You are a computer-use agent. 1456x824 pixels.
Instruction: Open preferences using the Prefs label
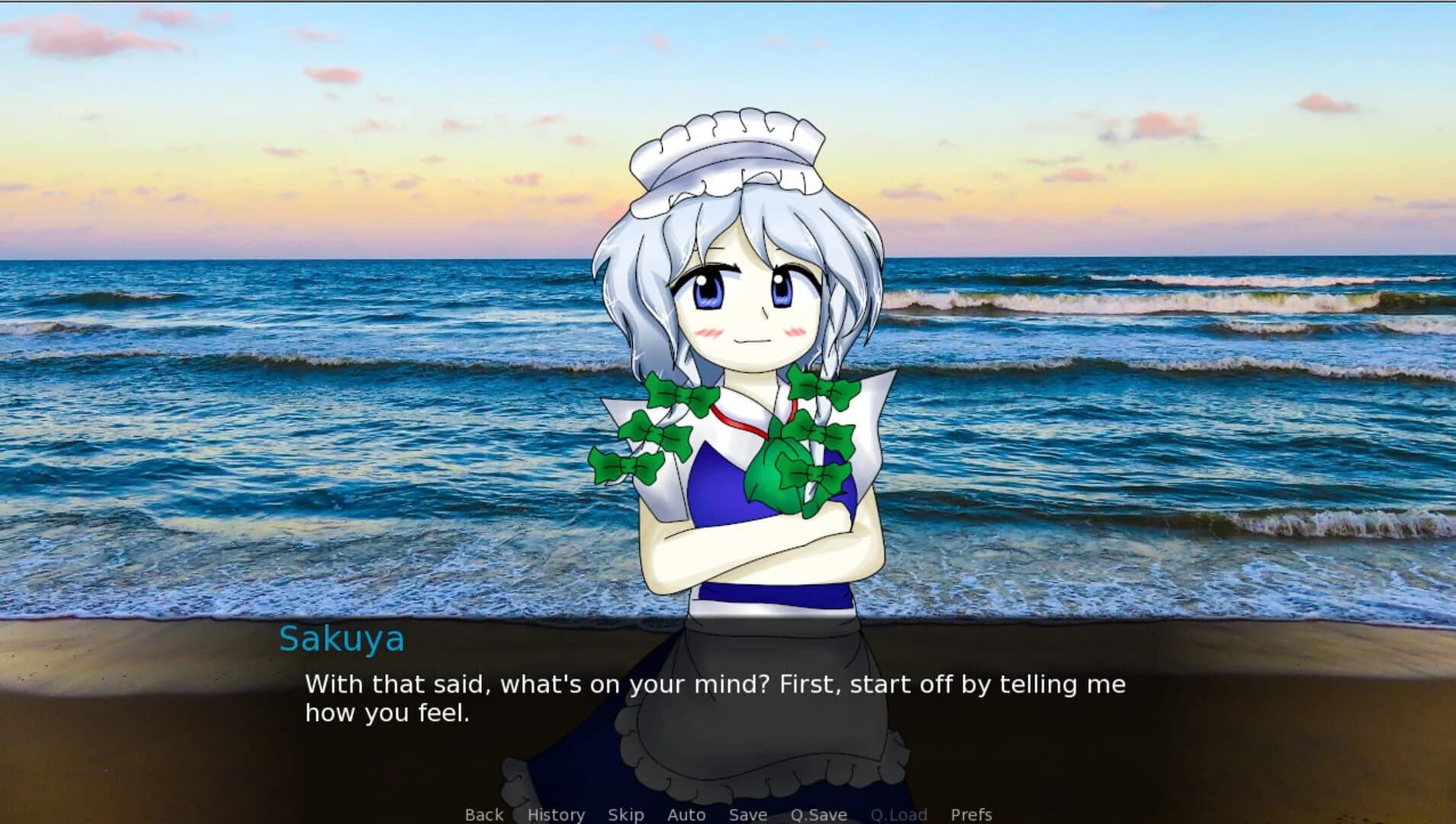[971, 814]
